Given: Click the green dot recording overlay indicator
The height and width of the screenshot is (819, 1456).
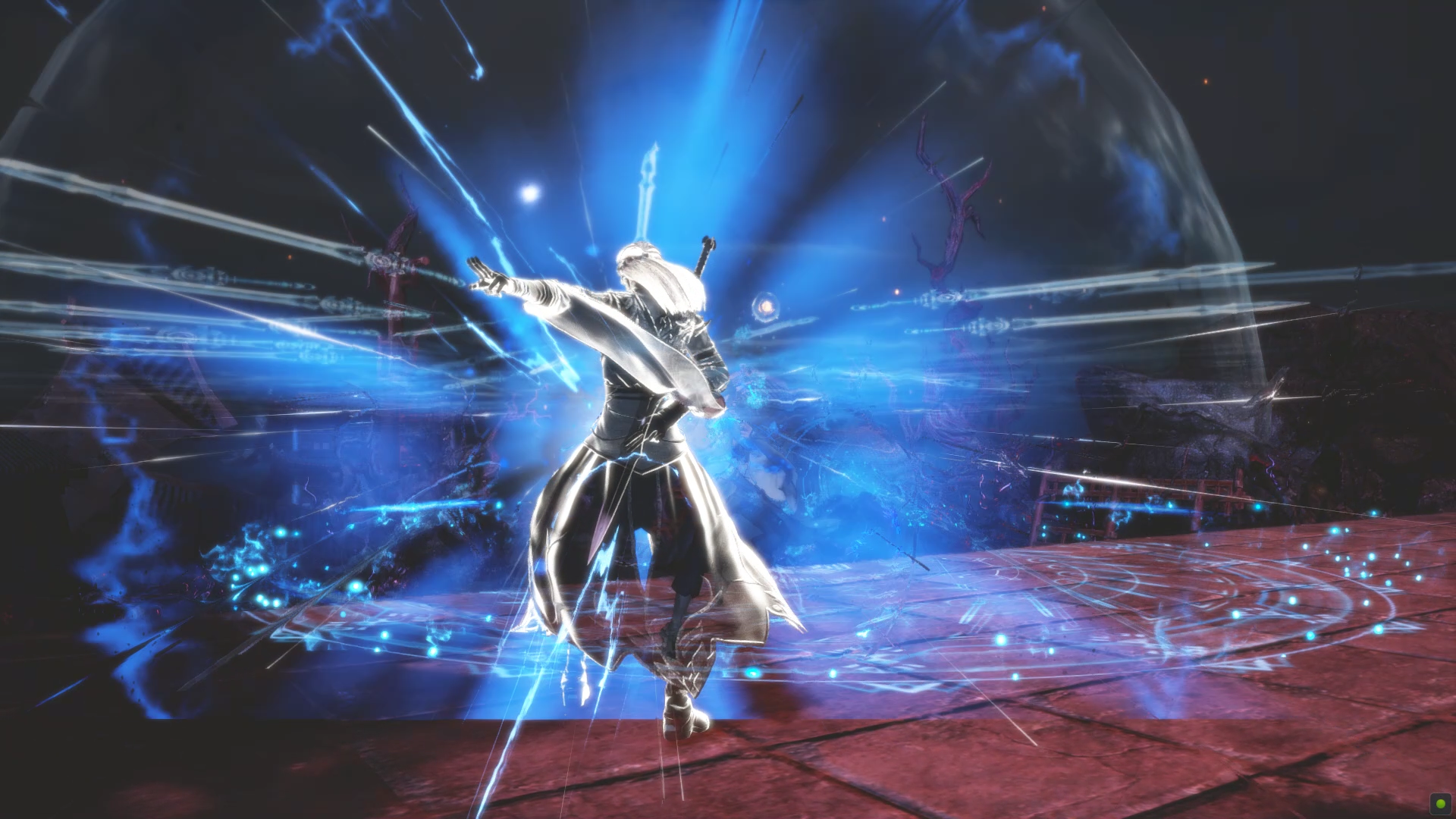Looking at the screenshot, I should click(x=1439, y=802).
